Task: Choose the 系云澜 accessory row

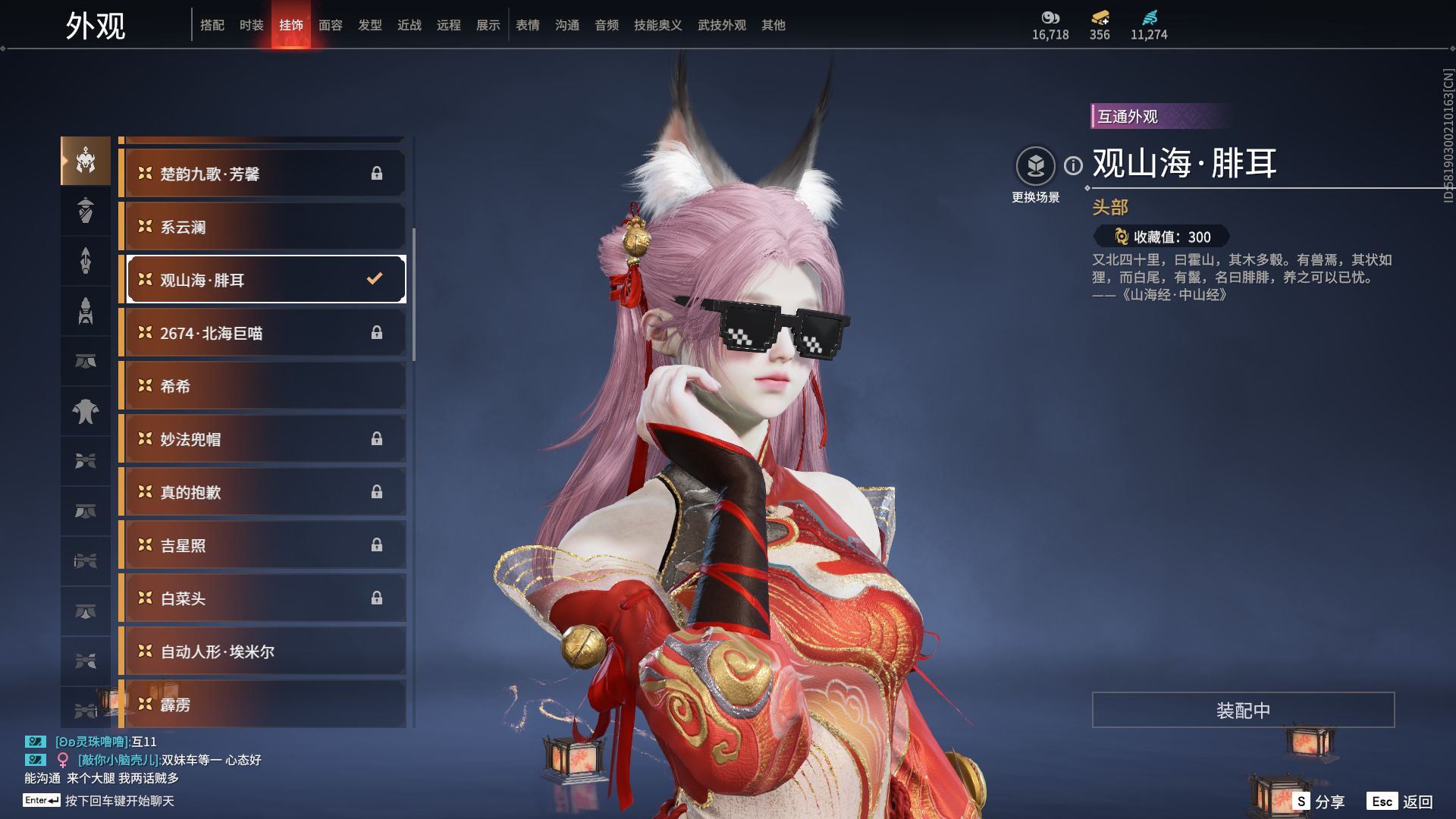Action: pos(262,227)
